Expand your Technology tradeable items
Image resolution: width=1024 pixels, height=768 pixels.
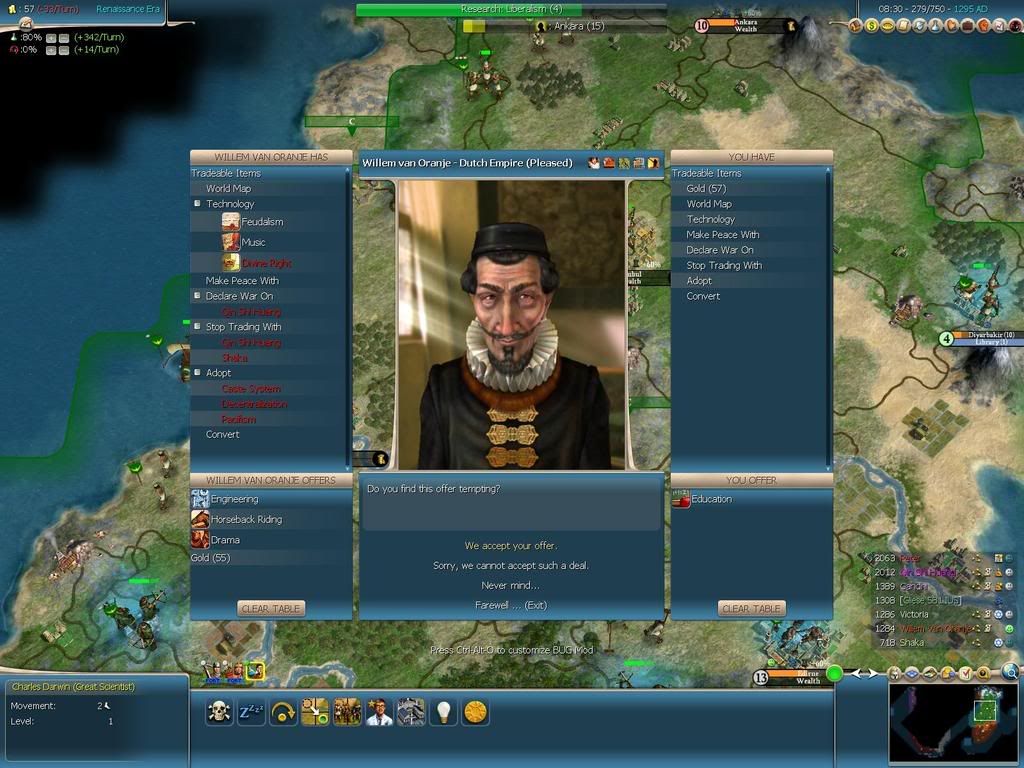tap(711, 219)
